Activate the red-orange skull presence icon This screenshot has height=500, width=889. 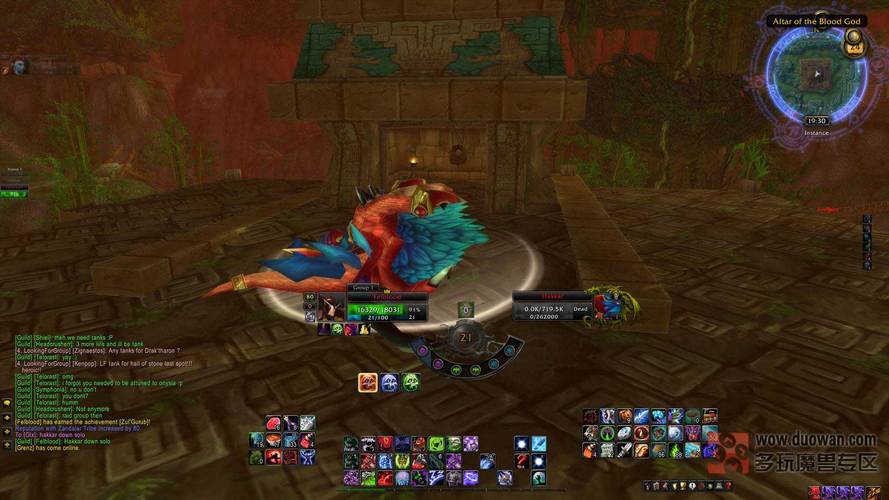click(368, 382)
